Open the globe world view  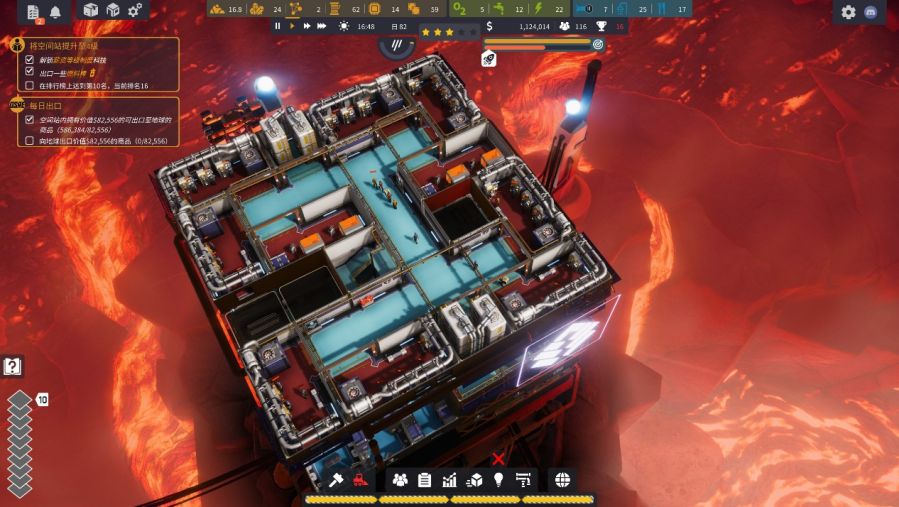pos(562,480)
